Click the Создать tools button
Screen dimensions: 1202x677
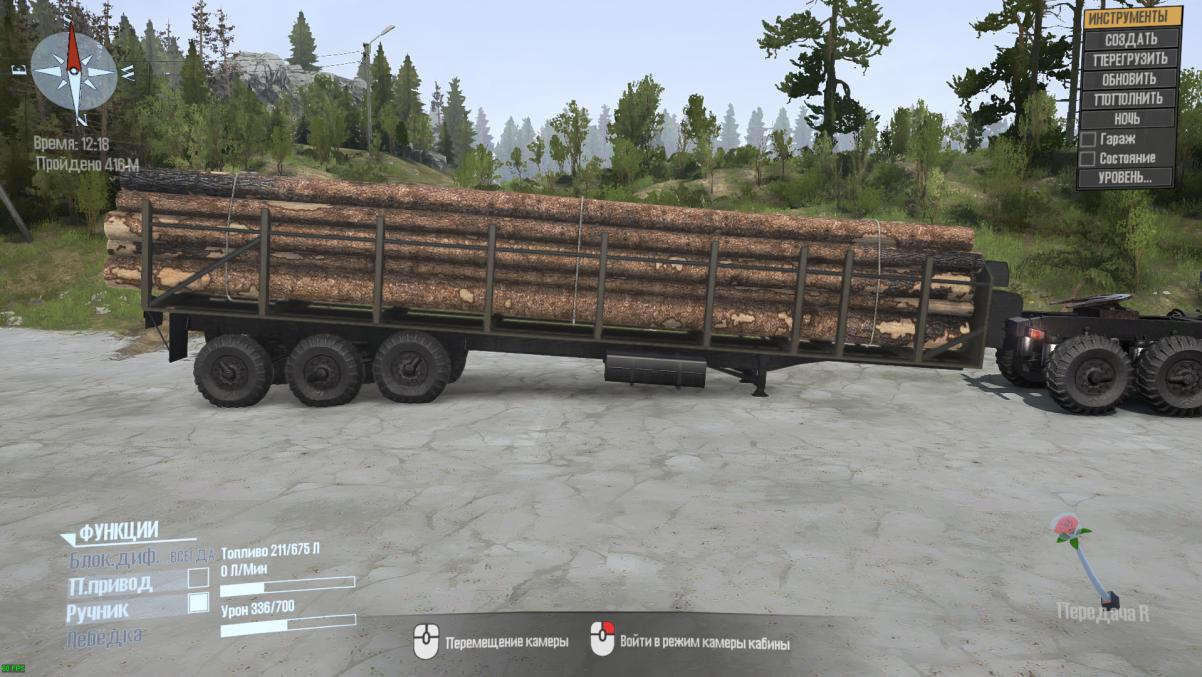[x=1130, y=39]
